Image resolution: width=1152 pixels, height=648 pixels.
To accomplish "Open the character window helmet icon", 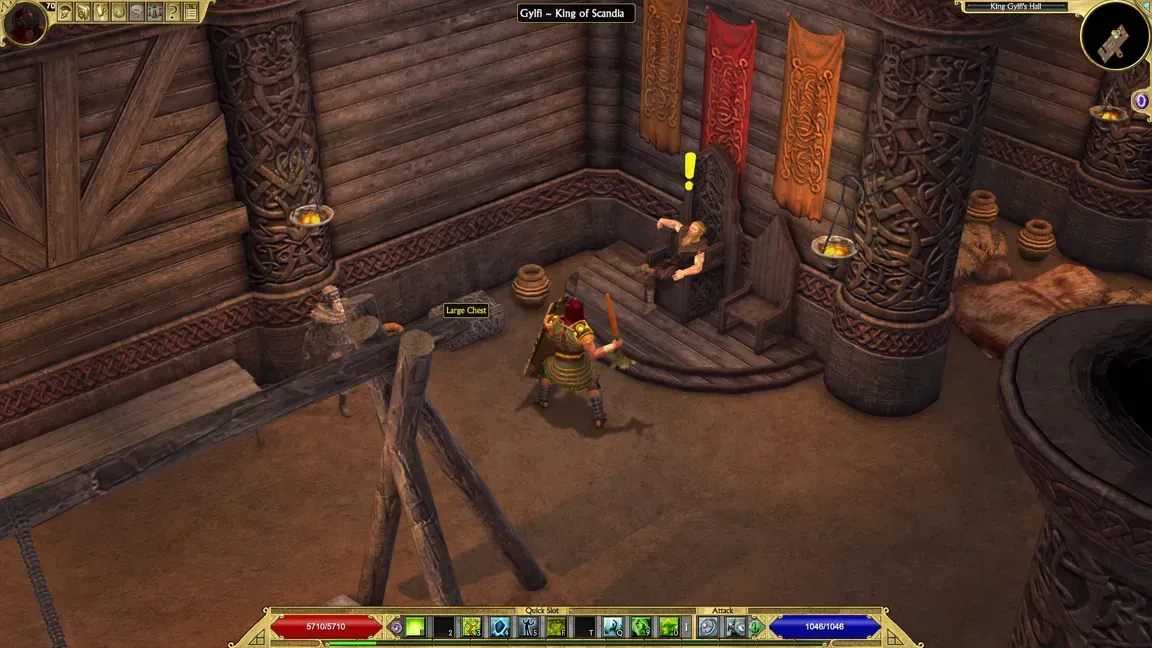I will 65,12.
